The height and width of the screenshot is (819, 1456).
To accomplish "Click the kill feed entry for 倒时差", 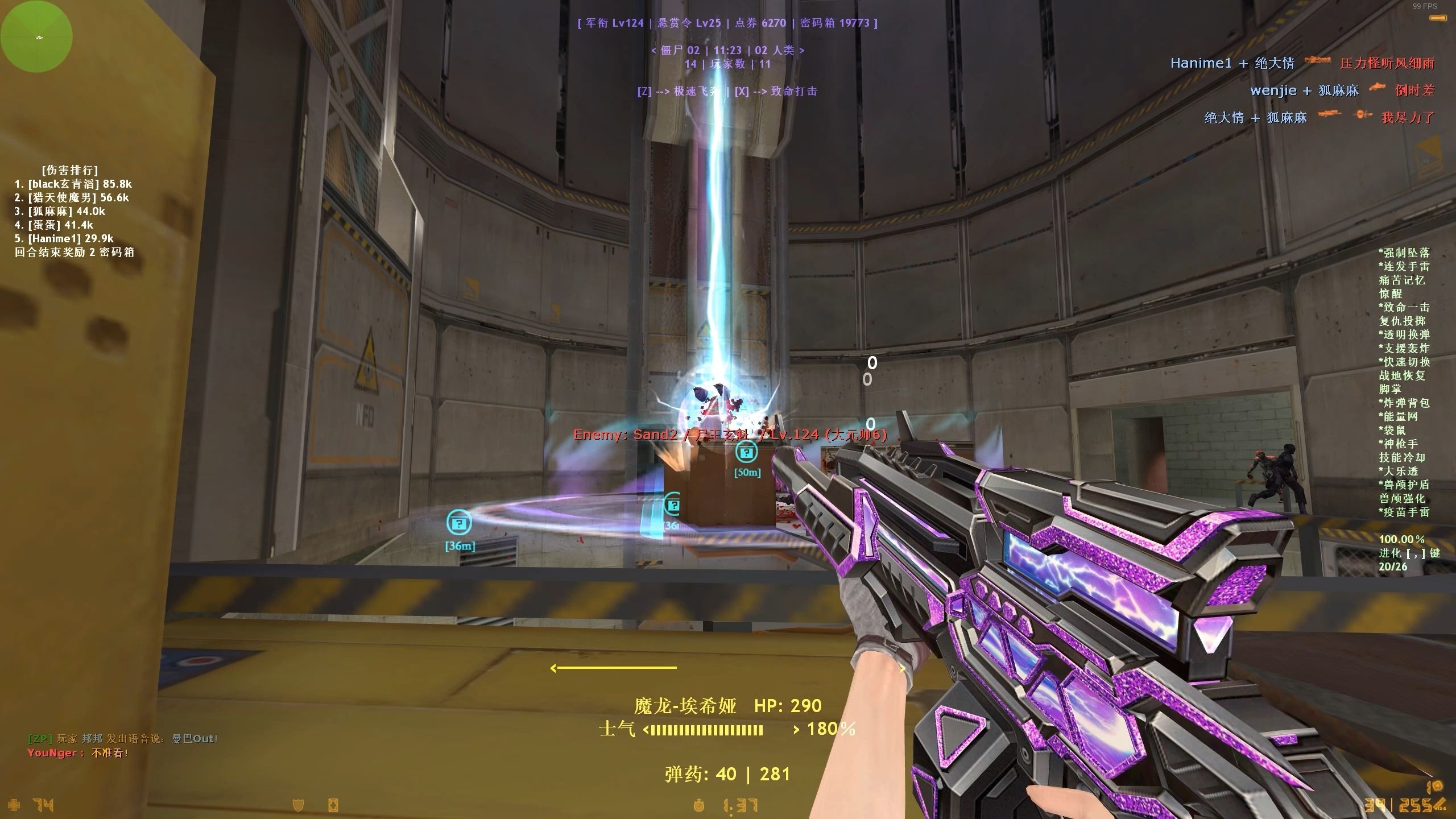I will (x=1342, y=90).
